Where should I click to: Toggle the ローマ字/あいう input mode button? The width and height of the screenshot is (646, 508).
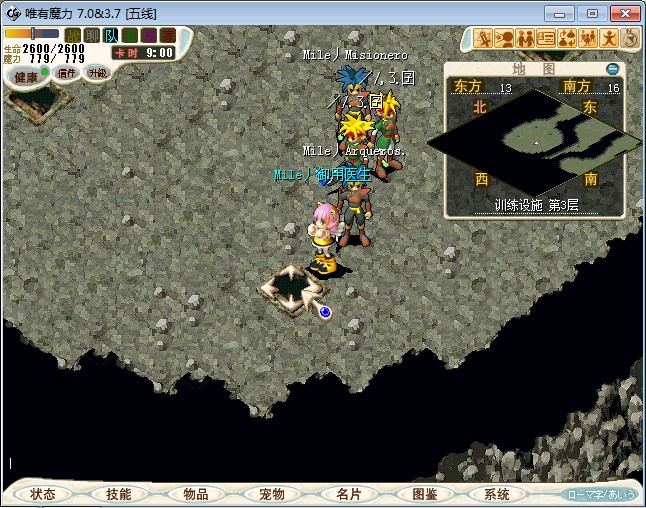click(601, 494)
